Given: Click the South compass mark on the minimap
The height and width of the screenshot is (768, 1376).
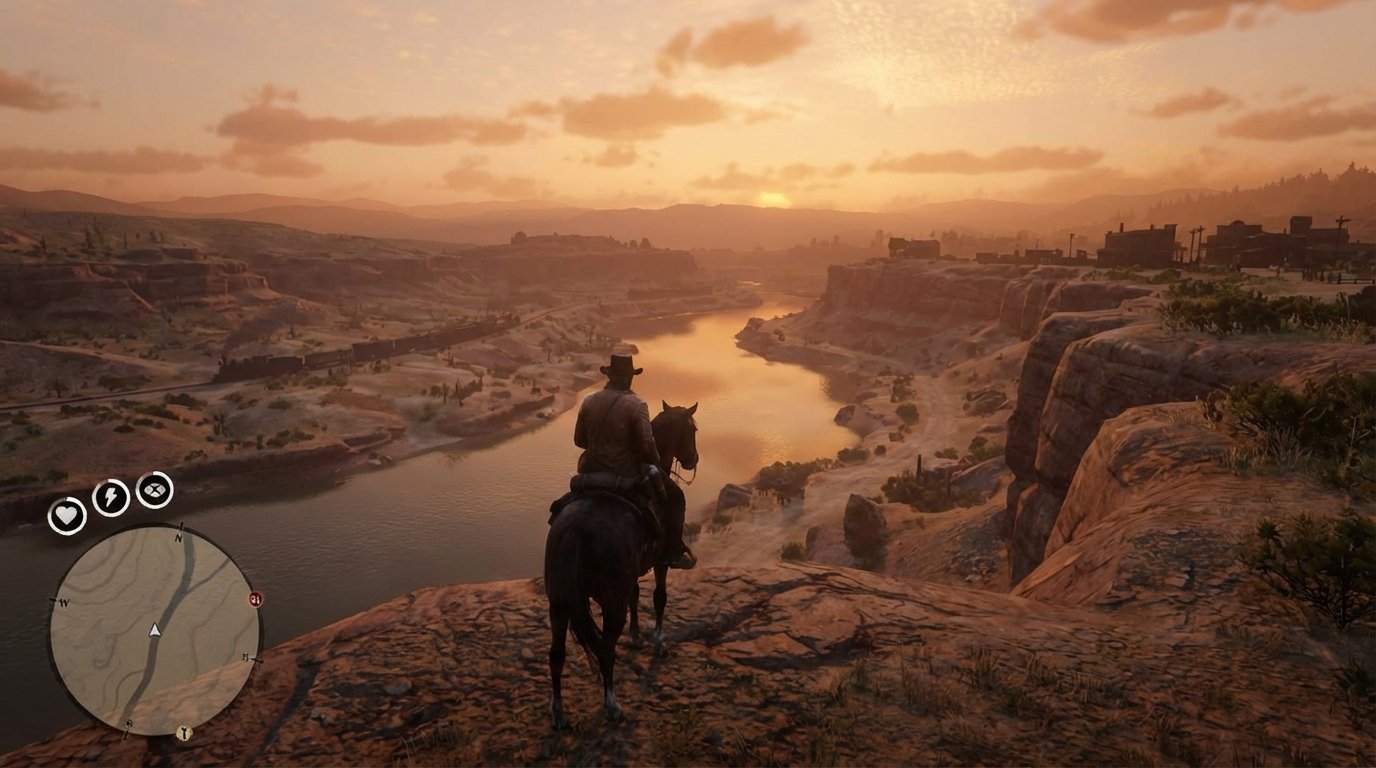Looking at the screenshot, I should 126,725.
